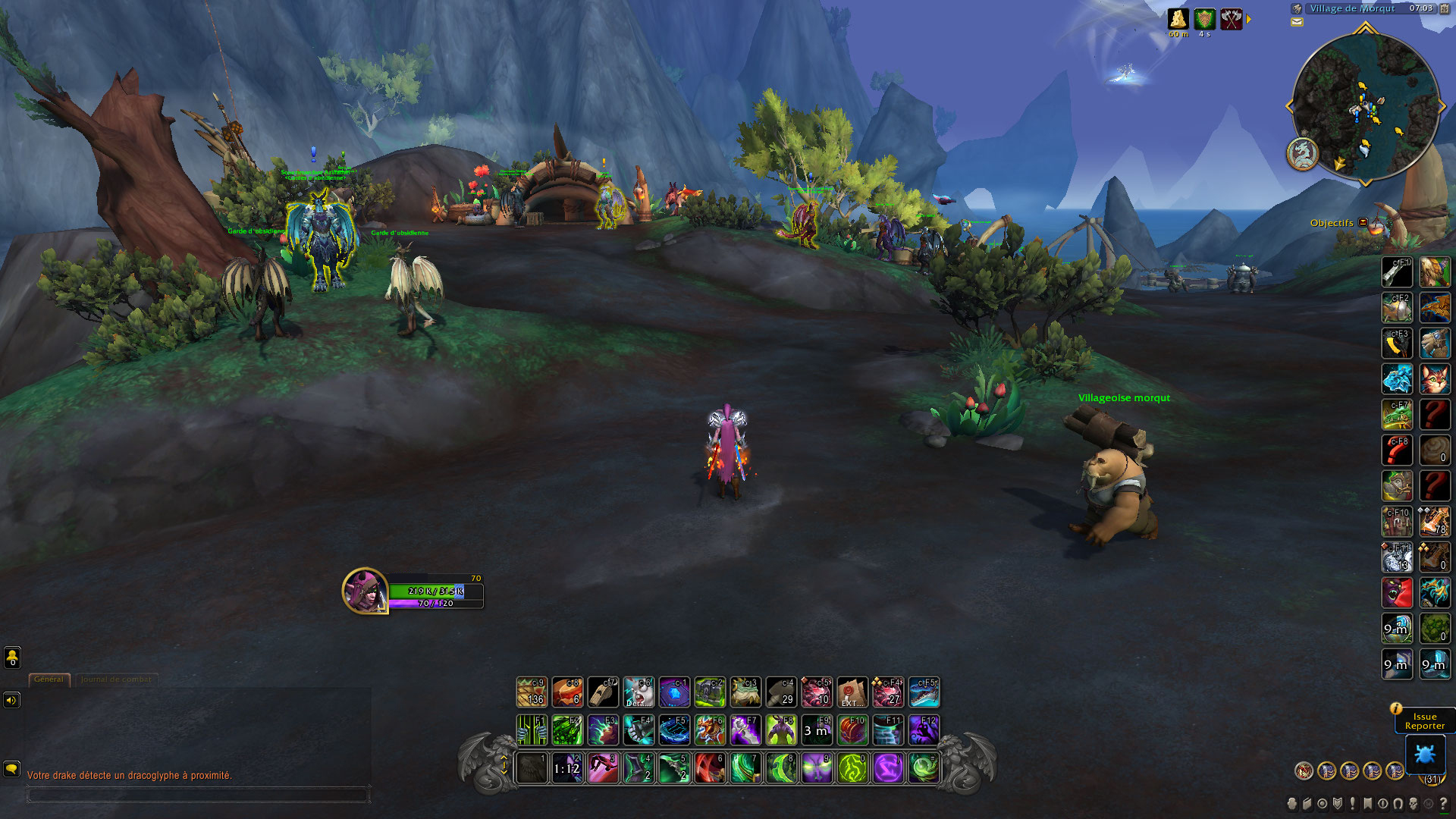
Task: Open the Journal de combat tab
Action: coord(116,679)
